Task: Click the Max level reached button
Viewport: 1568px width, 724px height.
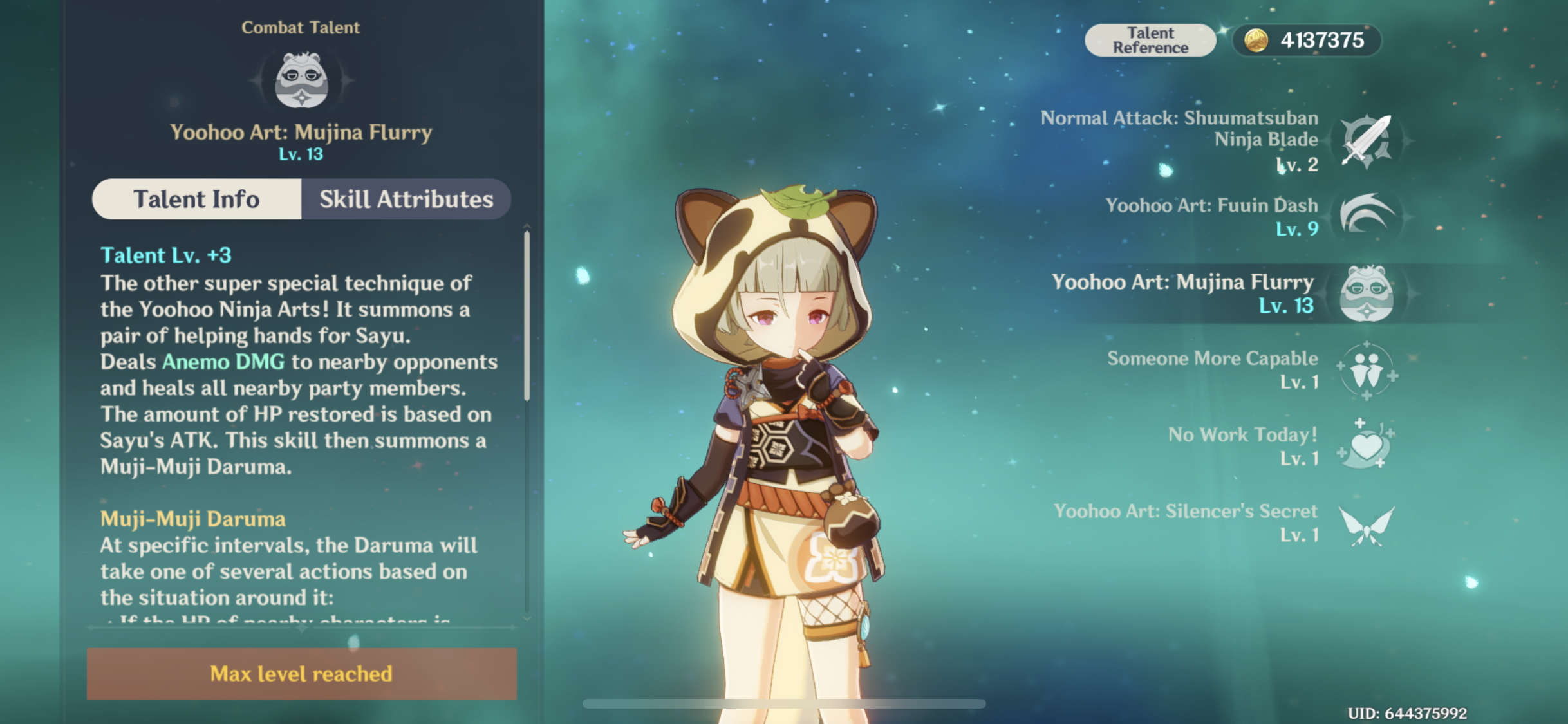Action: point(301,674)
